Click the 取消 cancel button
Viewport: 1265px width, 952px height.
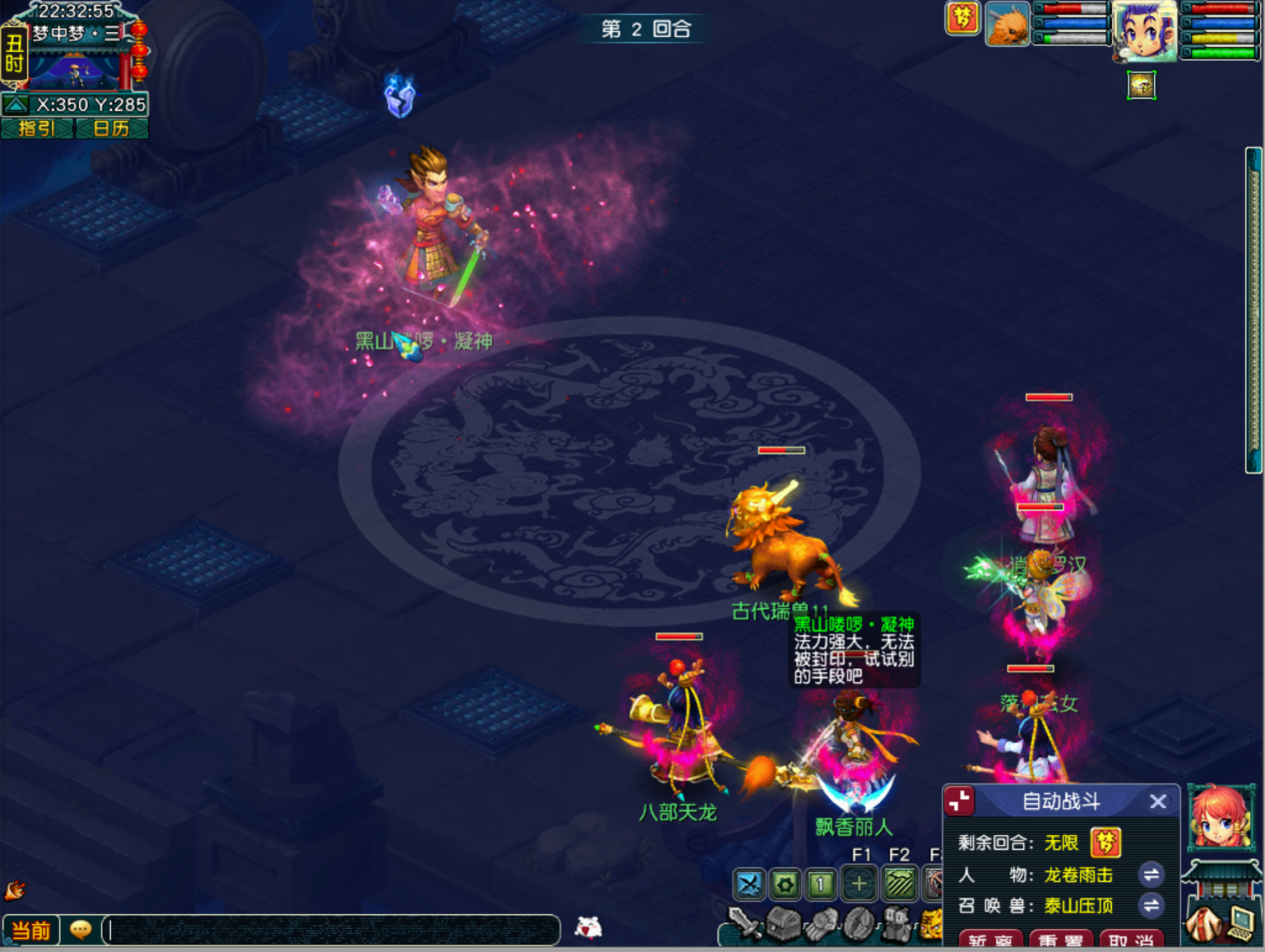click(x=1131, y=940)
